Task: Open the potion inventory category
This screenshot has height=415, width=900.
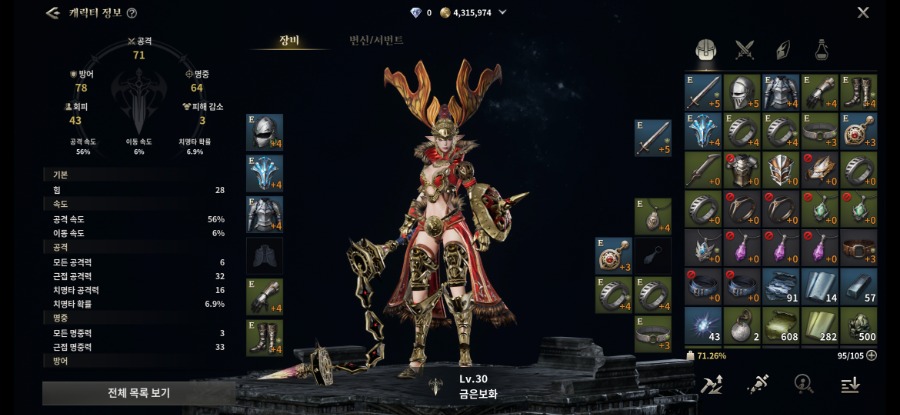Action: pyautogui.click(x=821, y=49)
